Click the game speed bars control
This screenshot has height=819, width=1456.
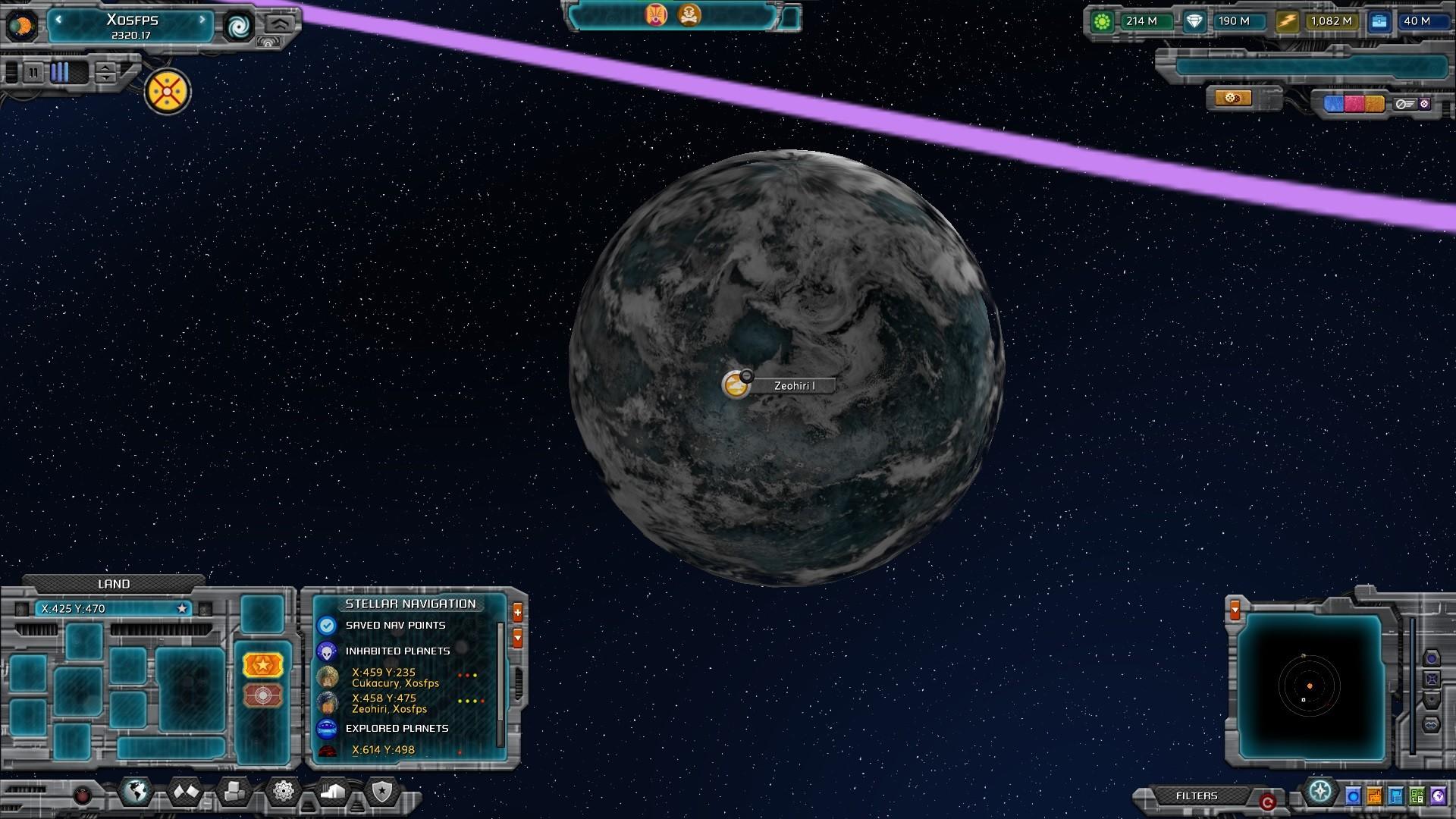tap(62, 73)
